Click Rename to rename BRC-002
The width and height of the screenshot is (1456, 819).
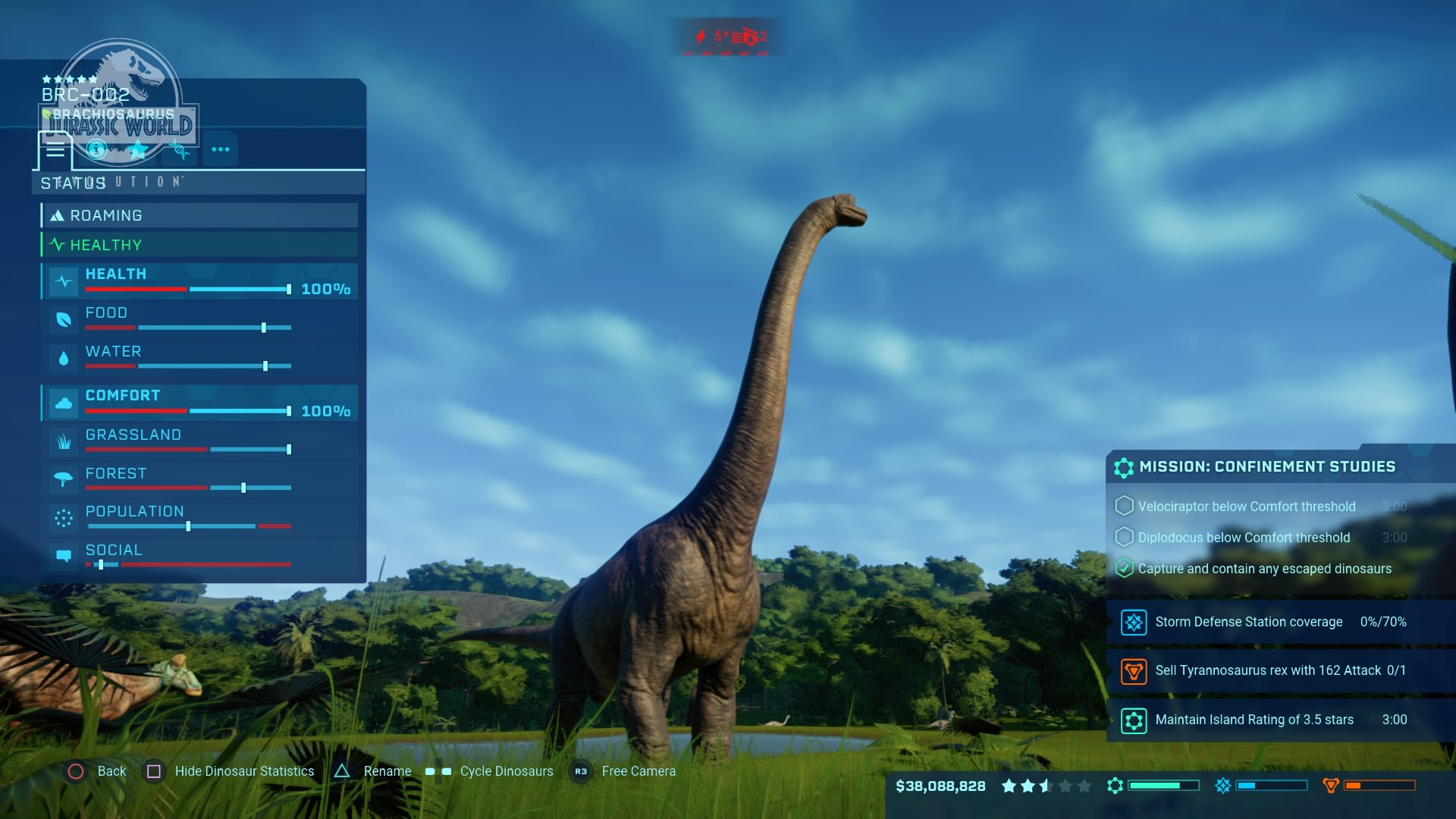[388, 771]
